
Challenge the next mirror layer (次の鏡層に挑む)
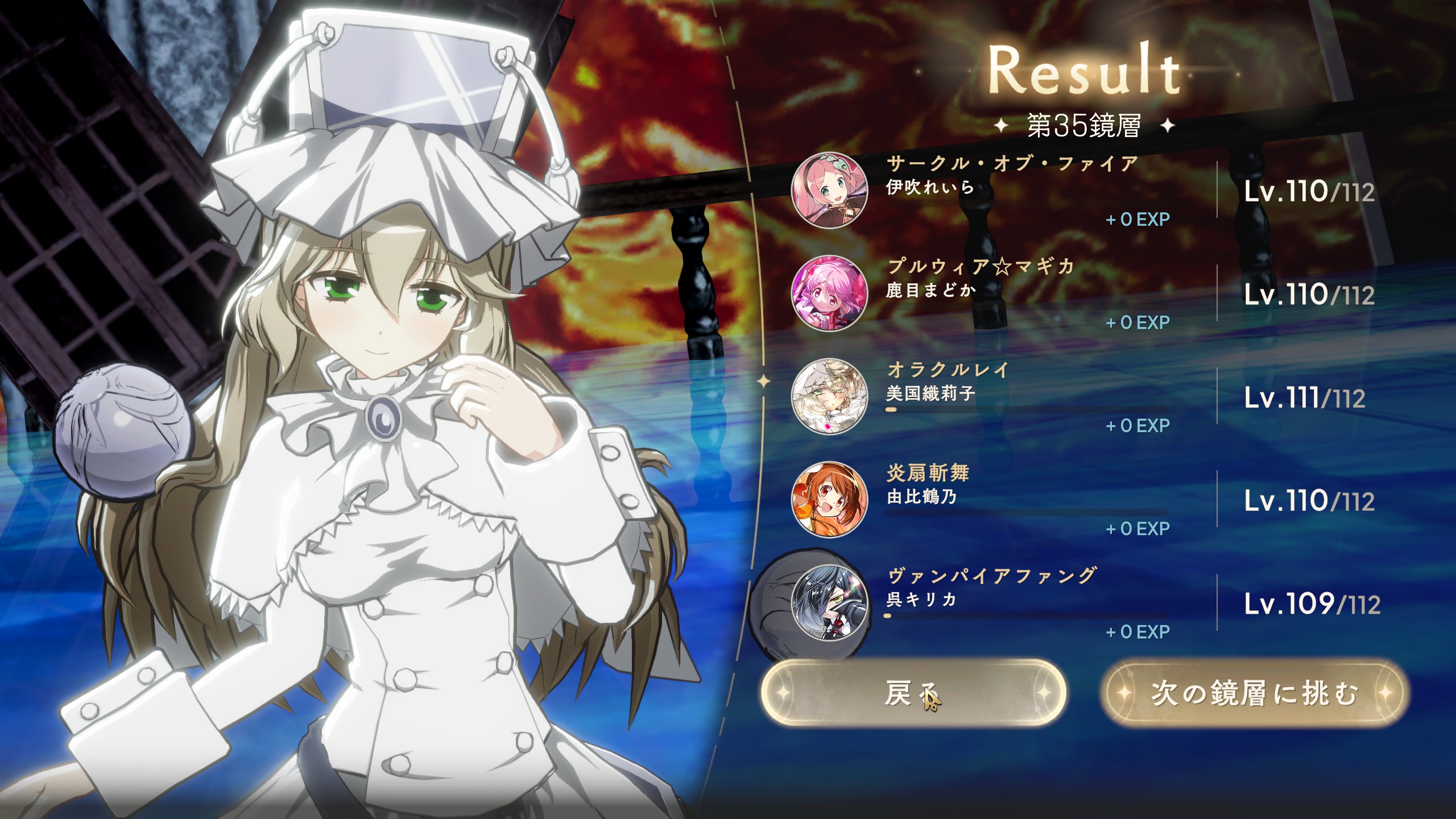pyautogui.click(x=1254, y=693)
